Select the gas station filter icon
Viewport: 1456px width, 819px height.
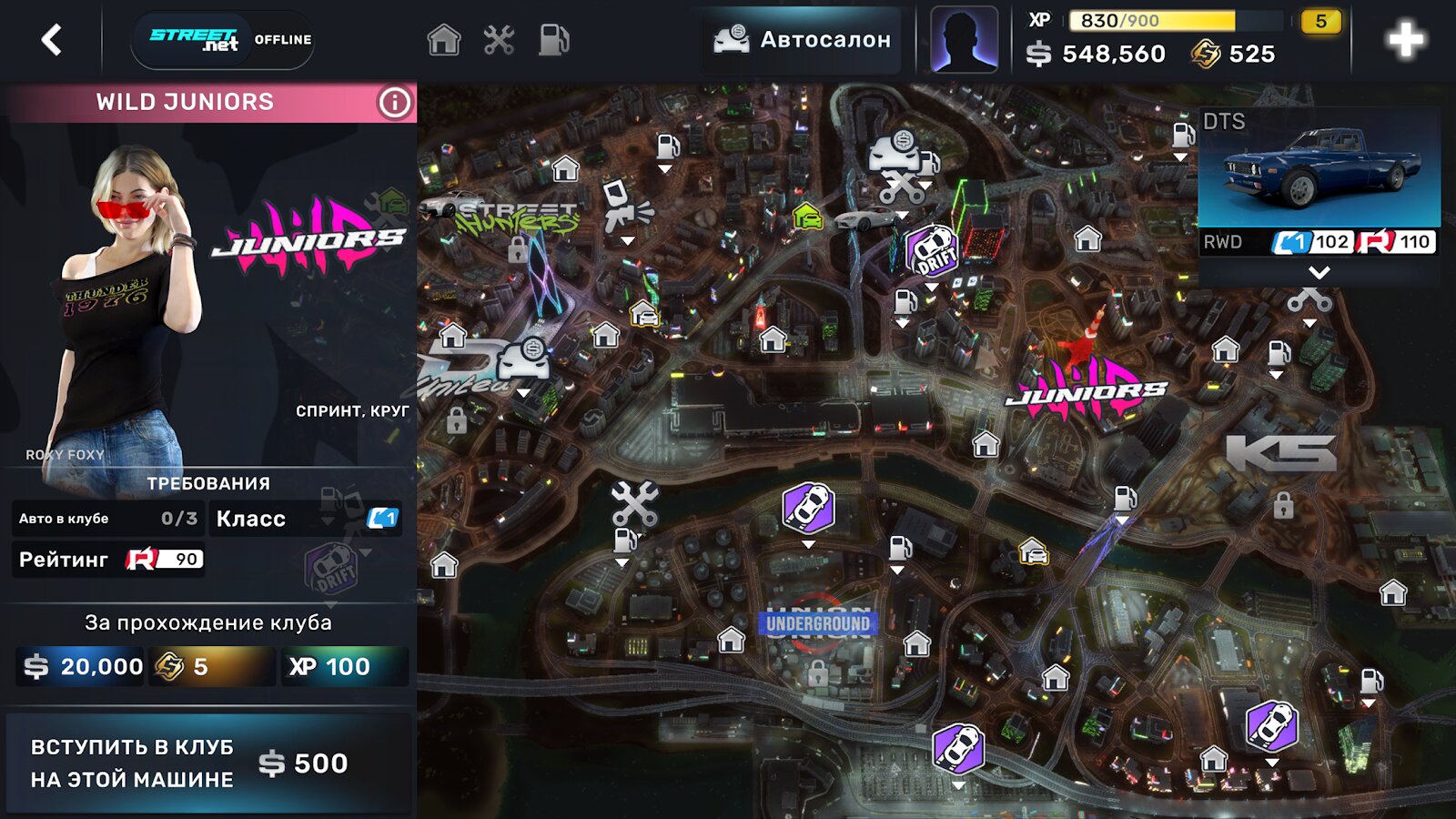click(553, 40)
